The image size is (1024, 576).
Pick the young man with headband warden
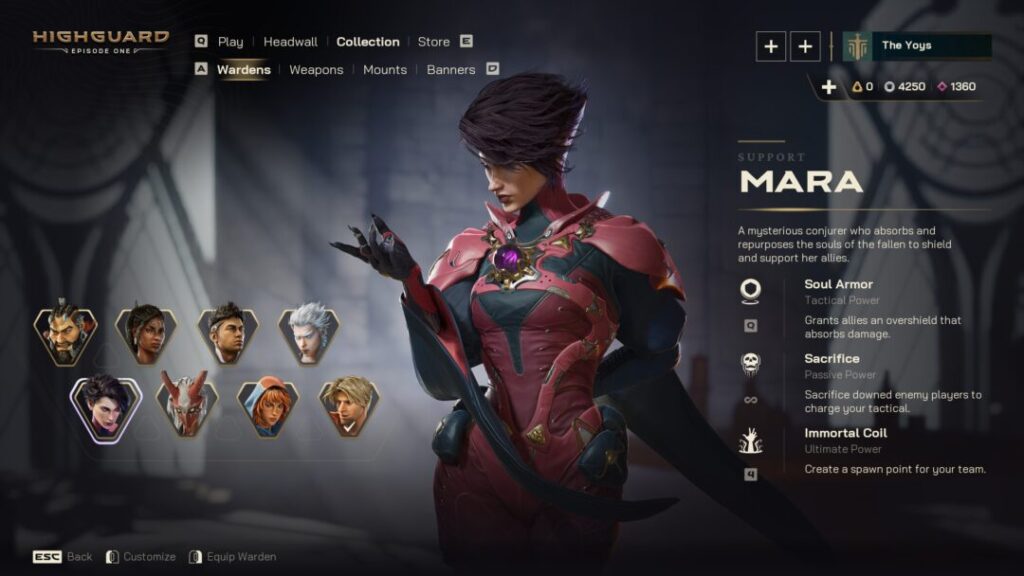[227, 334]
